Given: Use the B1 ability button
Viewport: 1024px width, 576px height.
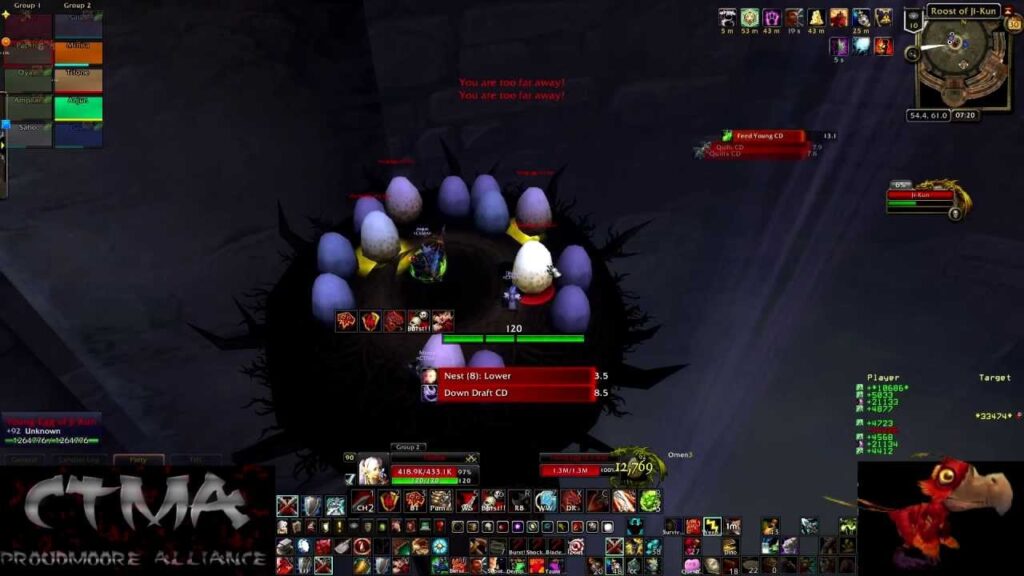Looking at the screenshot, I should (414, 501).
